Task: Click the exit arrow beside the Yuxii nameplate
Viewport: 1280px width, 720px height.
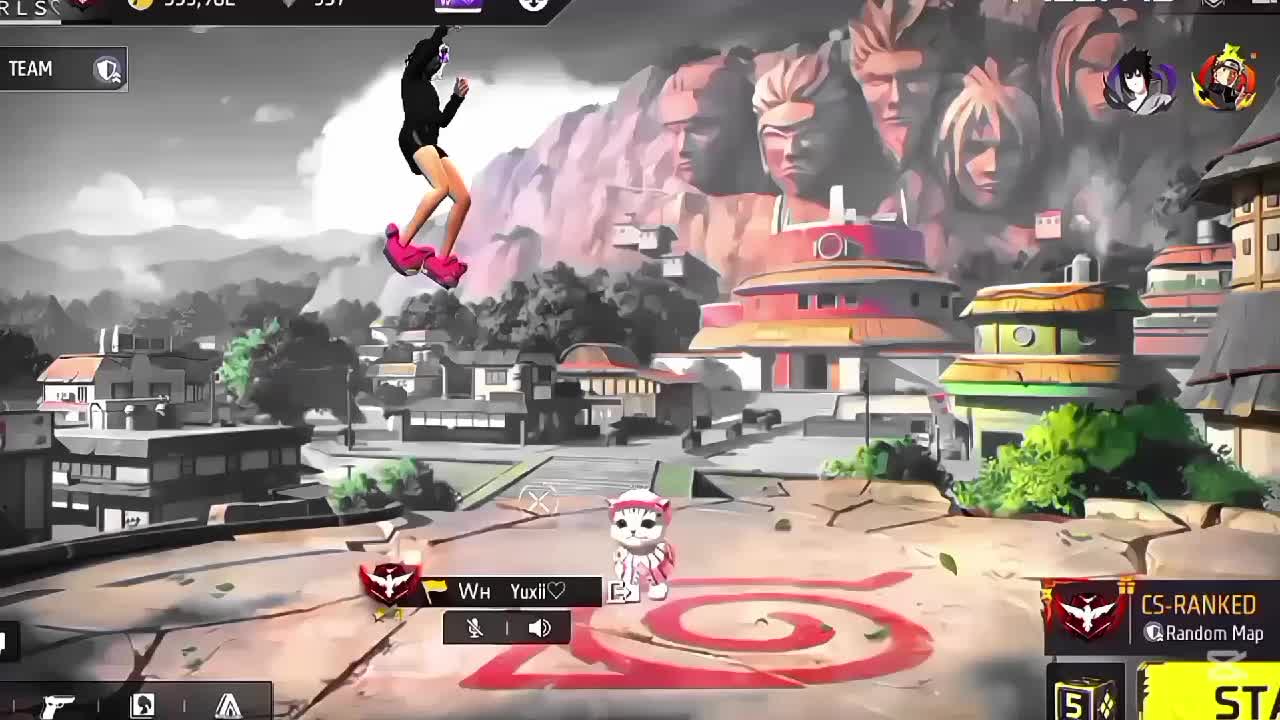Action: (622, 592)
